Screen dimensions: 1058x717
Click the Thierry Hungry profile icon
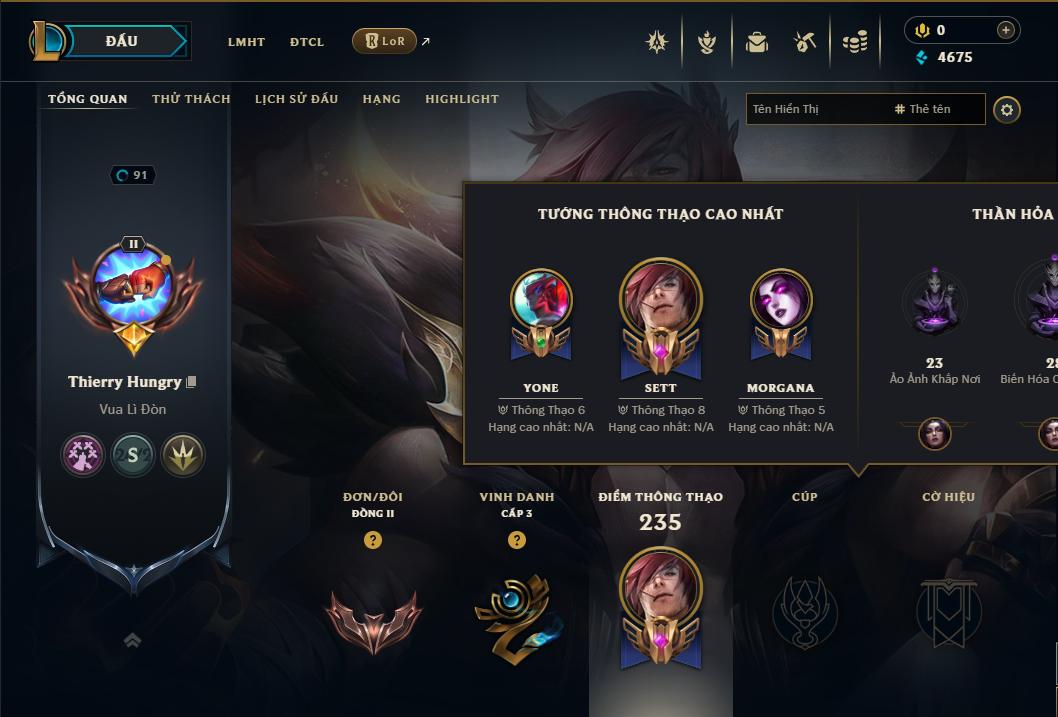click(133, 284)
